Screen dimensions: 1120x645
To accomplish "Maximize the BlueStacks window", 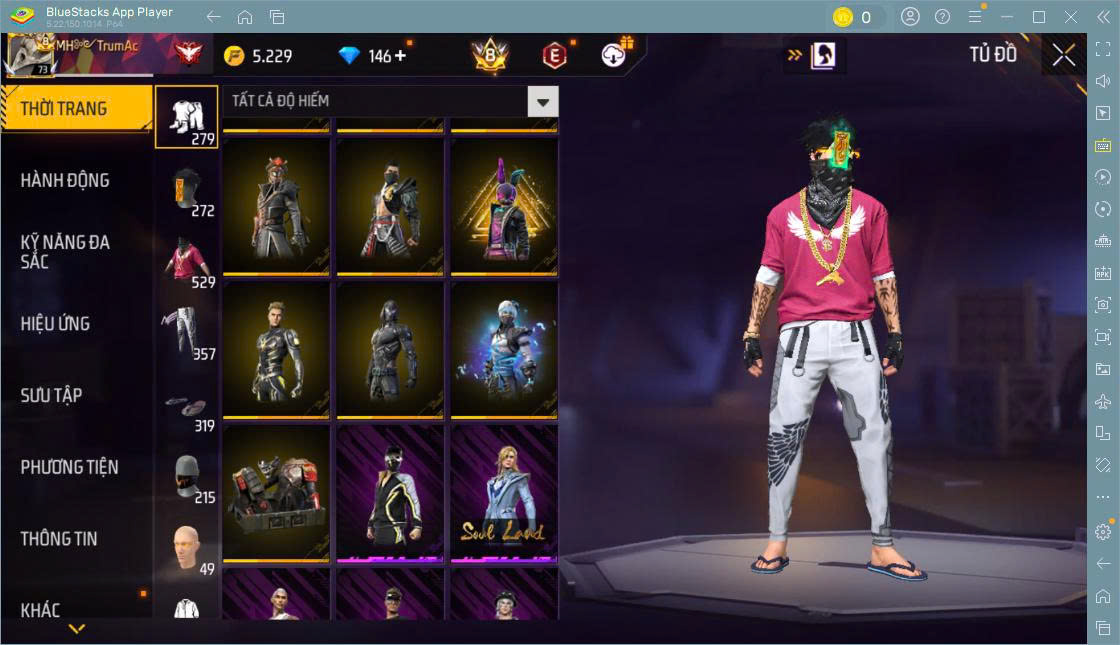I will tap(1039, 17).
